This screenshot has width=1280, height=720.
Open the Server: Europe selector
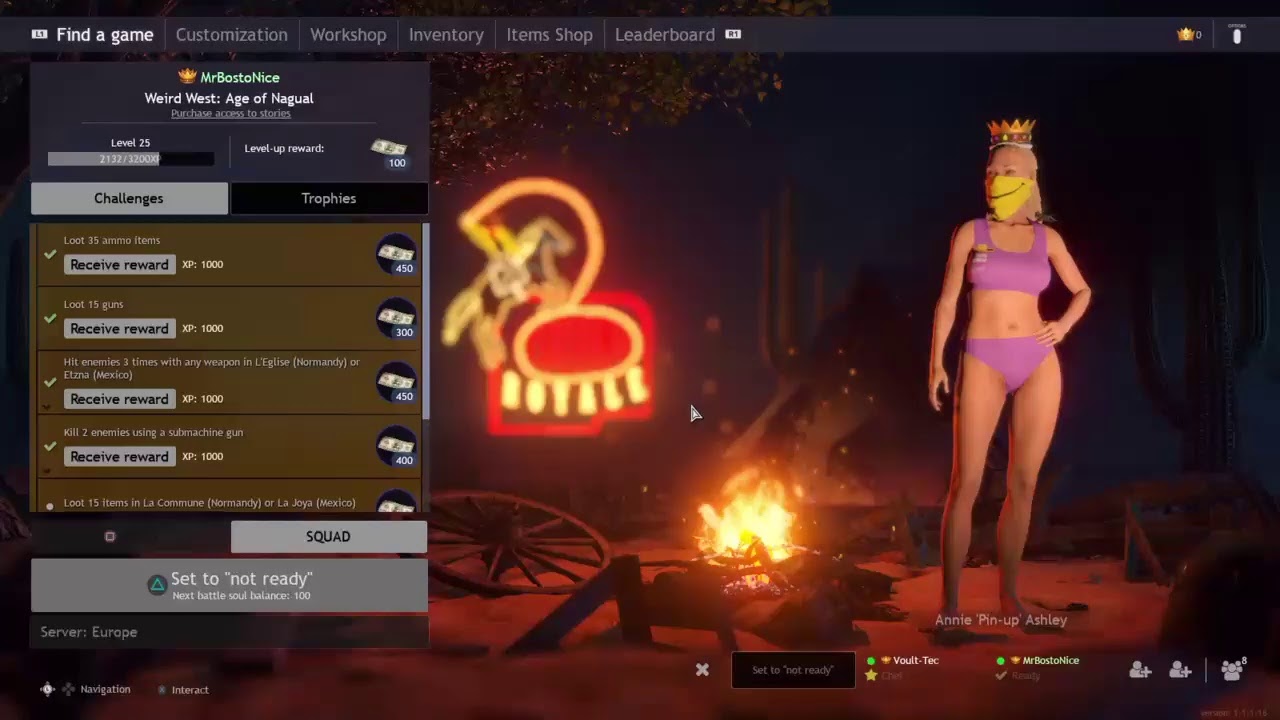229,632
